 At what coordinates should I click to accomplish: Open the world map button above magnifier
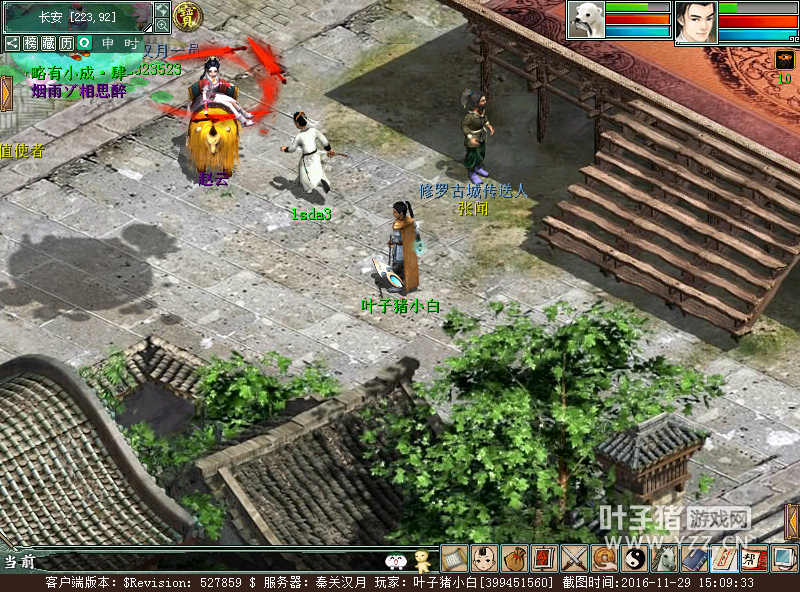[x=162, y=9]
